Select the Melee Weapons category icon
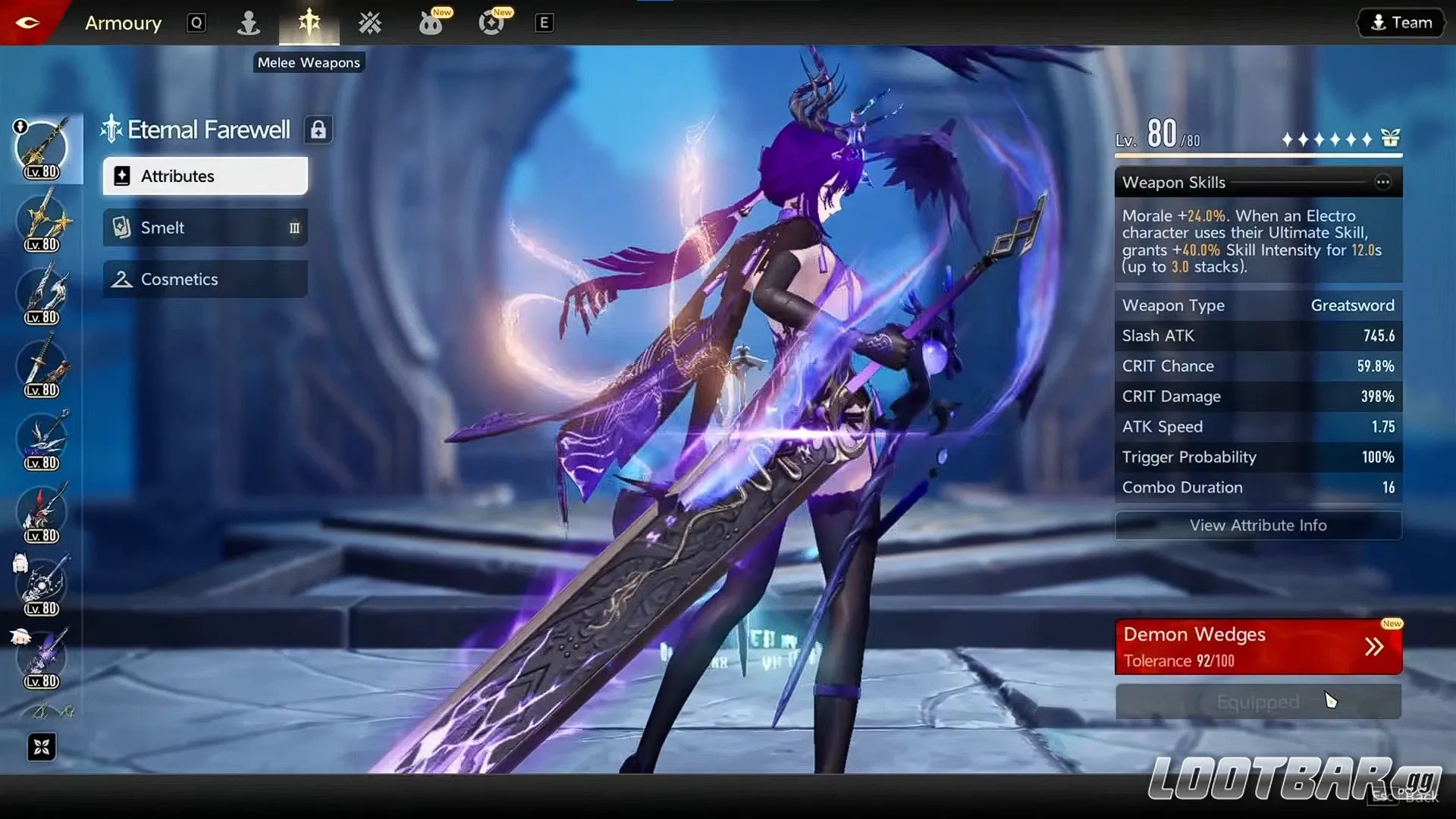This screenshot has width=1456, height=819. pyautogui.click(x=310, y=23)
